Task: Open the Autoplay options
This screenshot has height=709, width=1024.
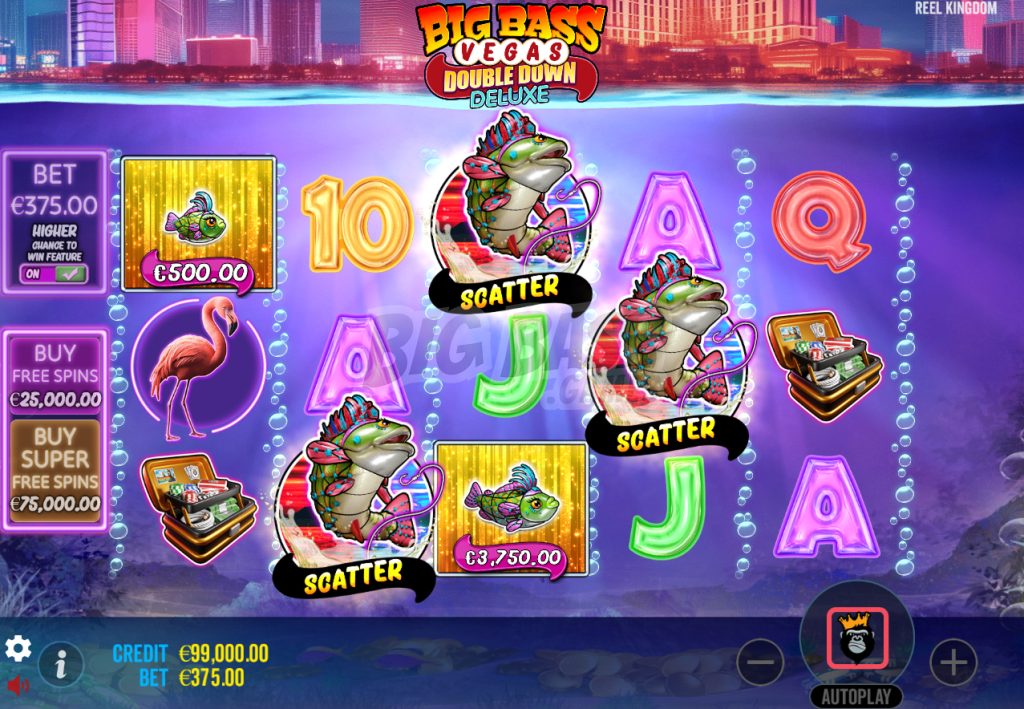Action: [856, 696]
